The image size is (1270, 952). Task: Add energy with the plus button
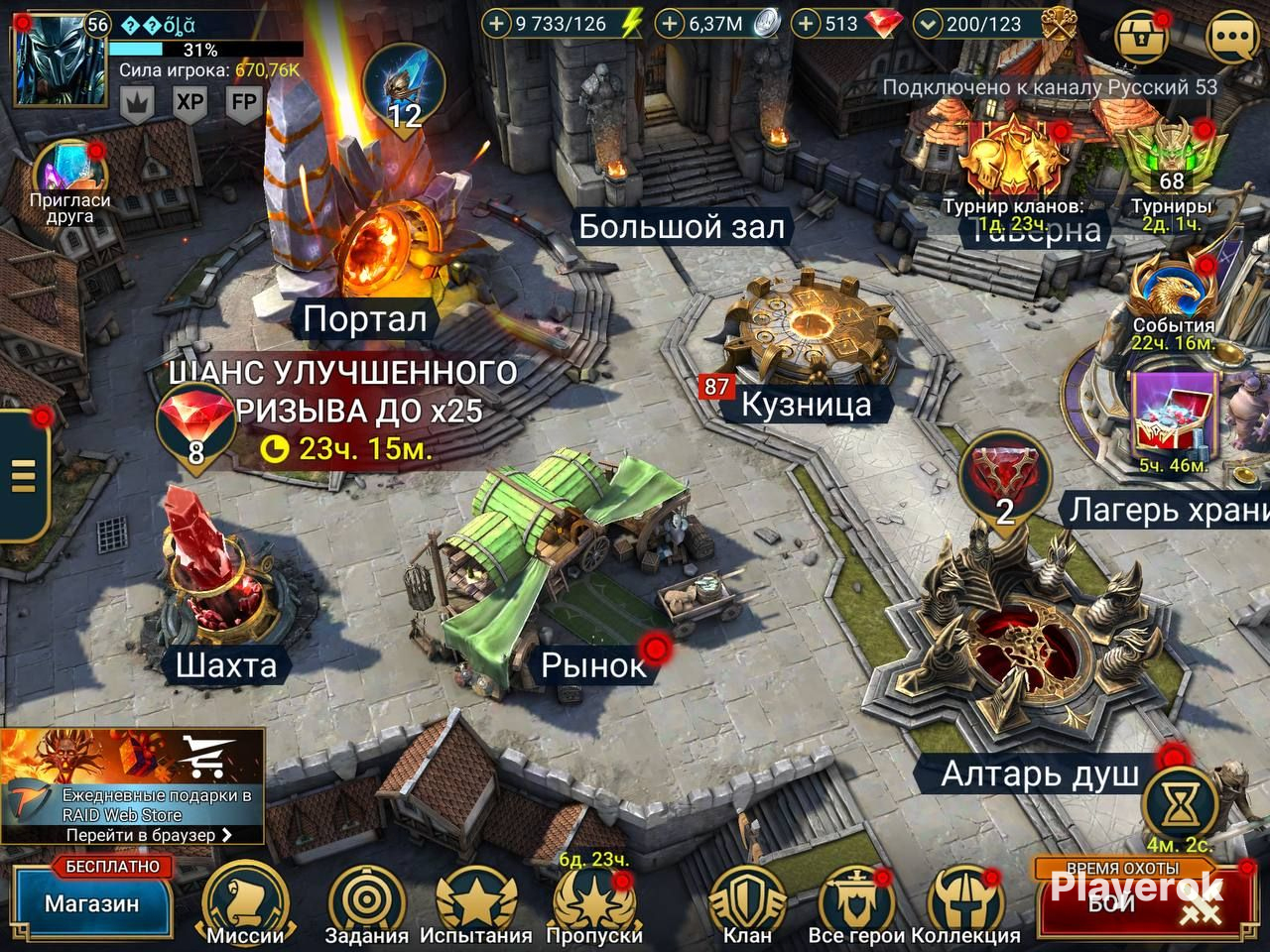pyautogui.click(x=495, y=24)
